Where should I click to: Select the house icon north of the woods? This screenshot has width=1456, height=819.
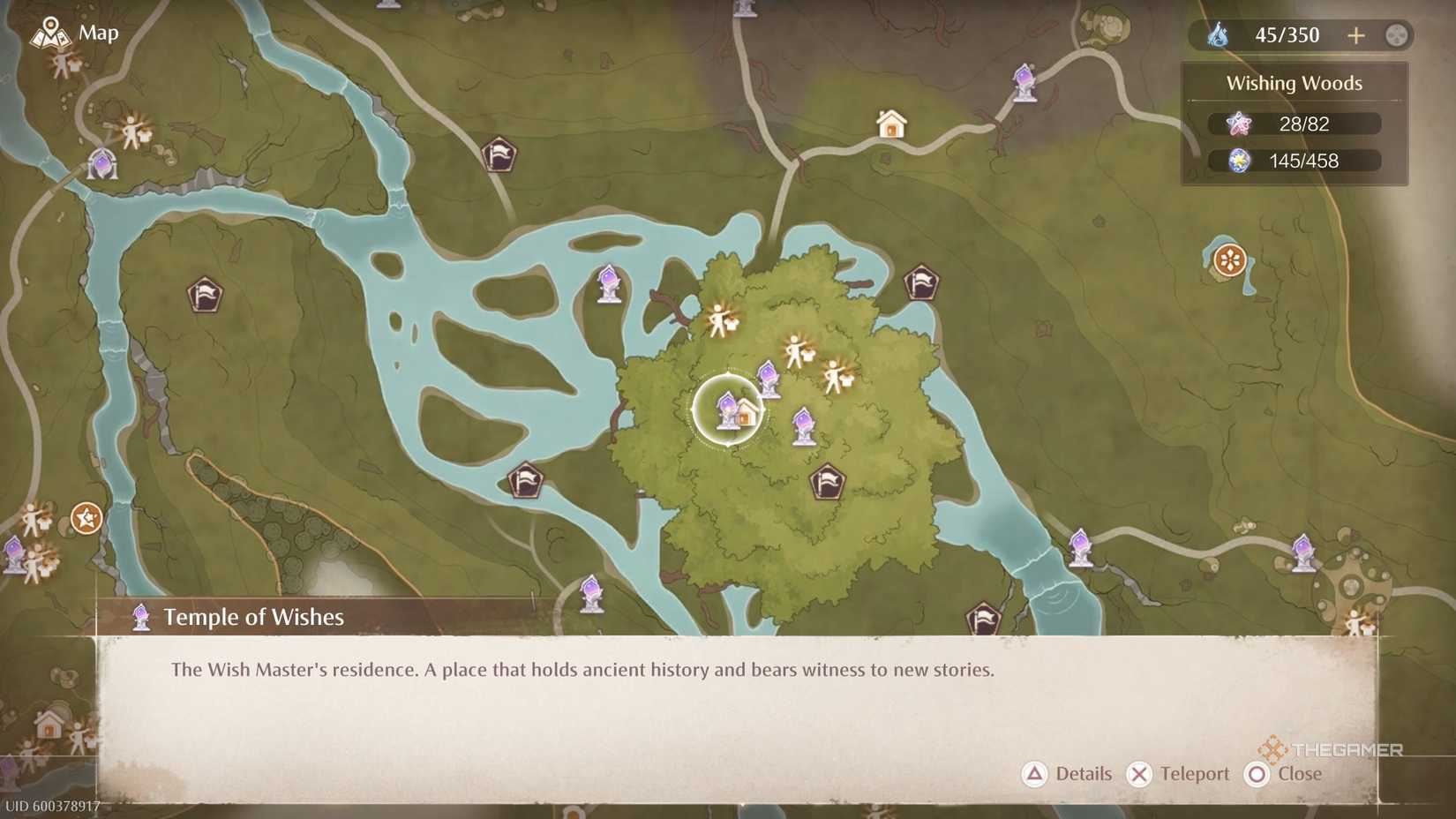coord(889,124)
